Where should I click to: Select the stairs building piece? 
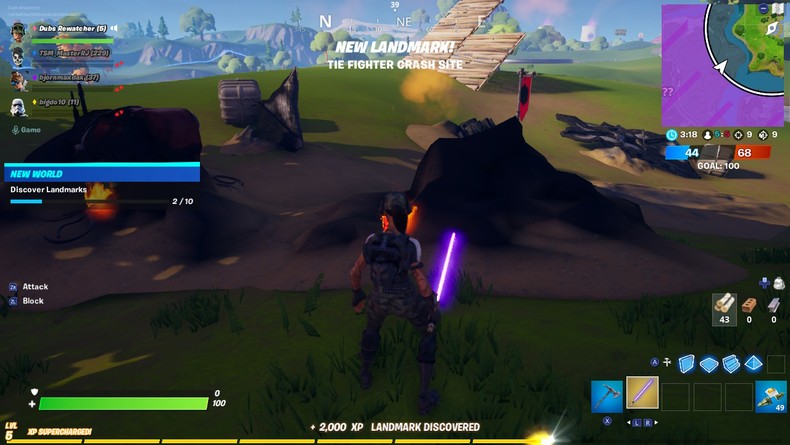click(x=731, y=364)
